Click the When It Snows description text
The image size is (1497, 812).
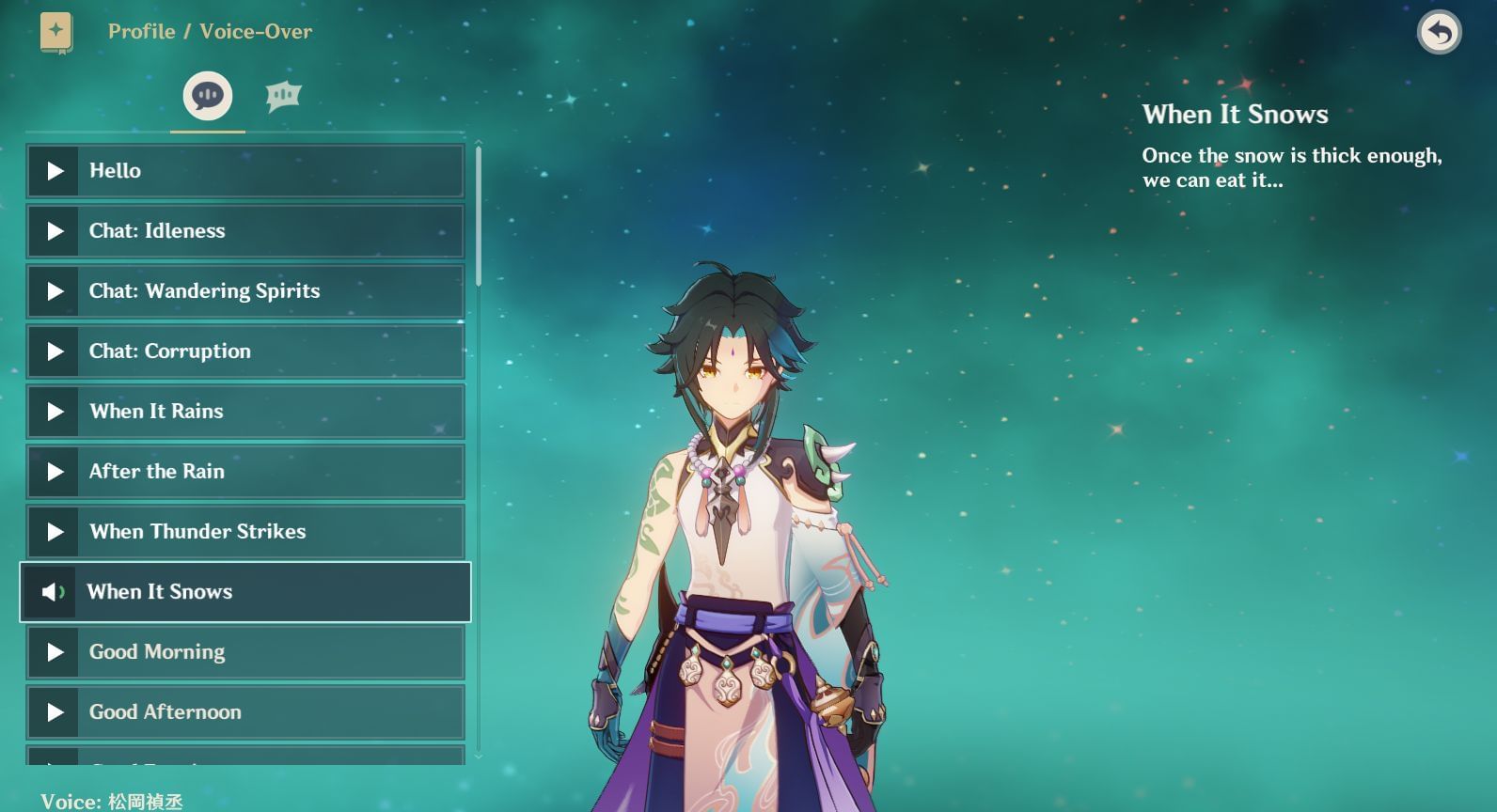pyautogui.click(x=1291, y=167)
